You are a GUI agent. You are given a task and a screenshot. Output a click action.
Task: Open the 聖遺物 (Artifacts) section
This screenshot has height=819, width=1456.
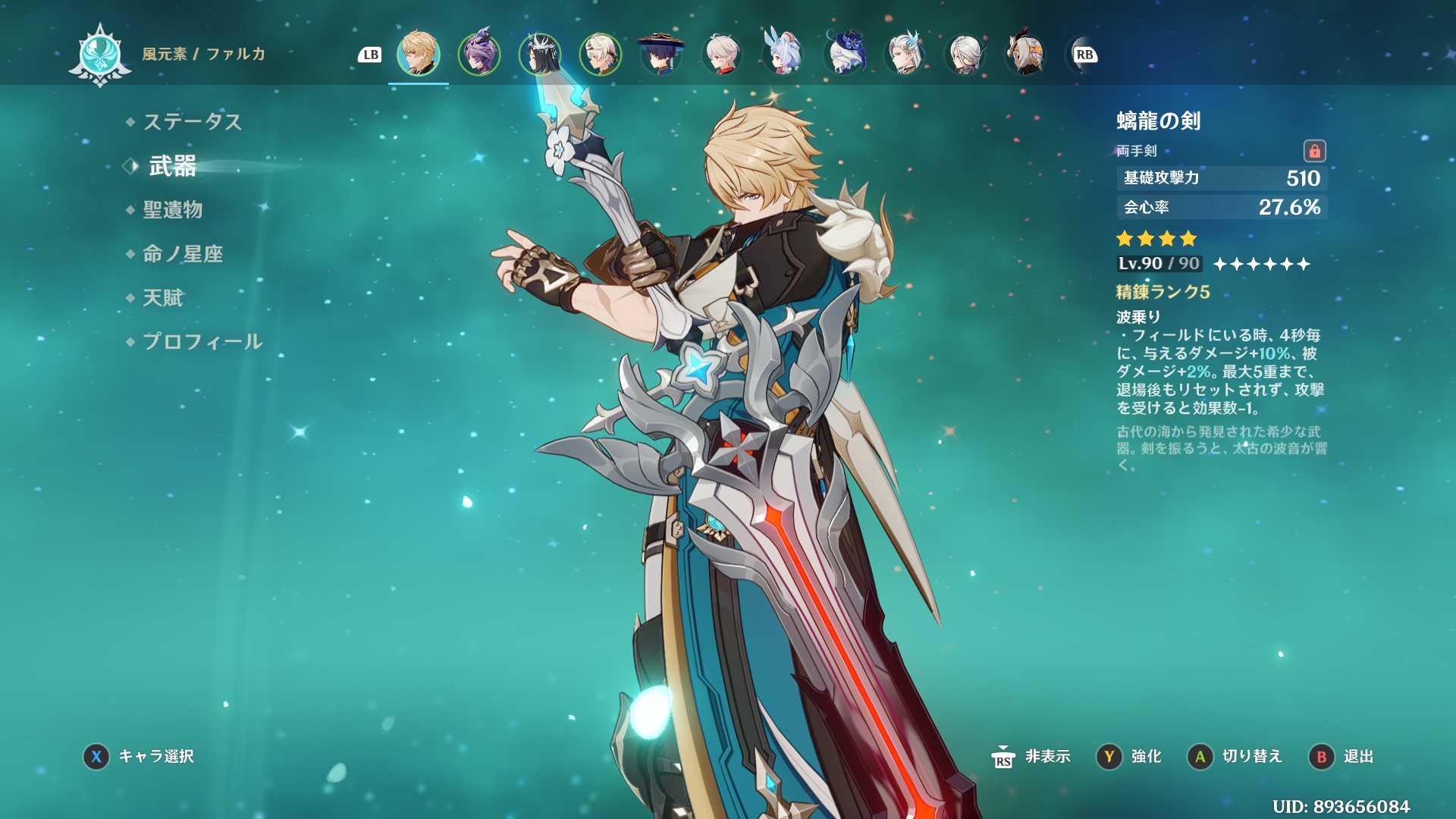point(172,209)
